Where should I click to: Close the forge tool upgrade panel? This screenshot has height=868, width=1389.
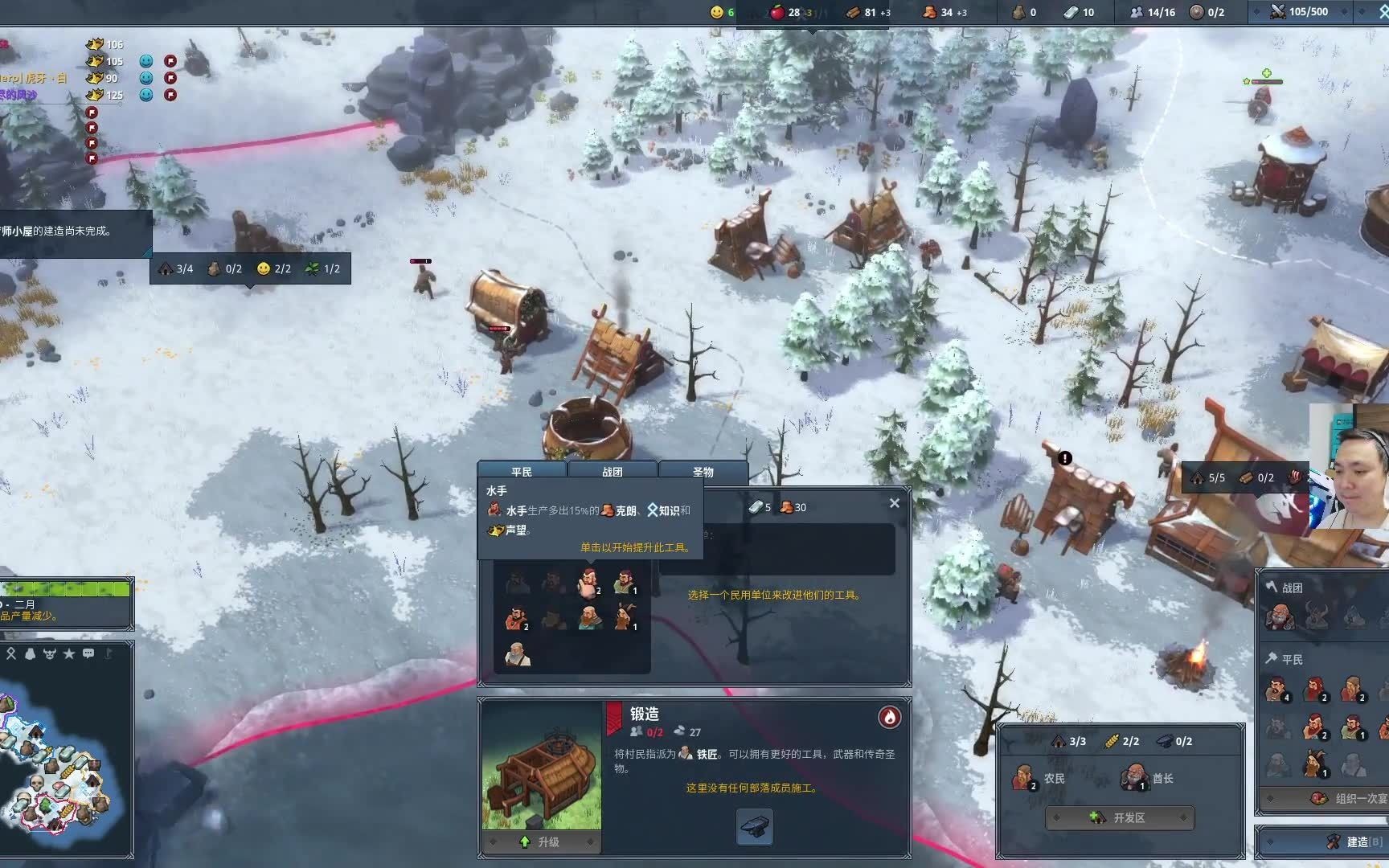tap(895, 503)
